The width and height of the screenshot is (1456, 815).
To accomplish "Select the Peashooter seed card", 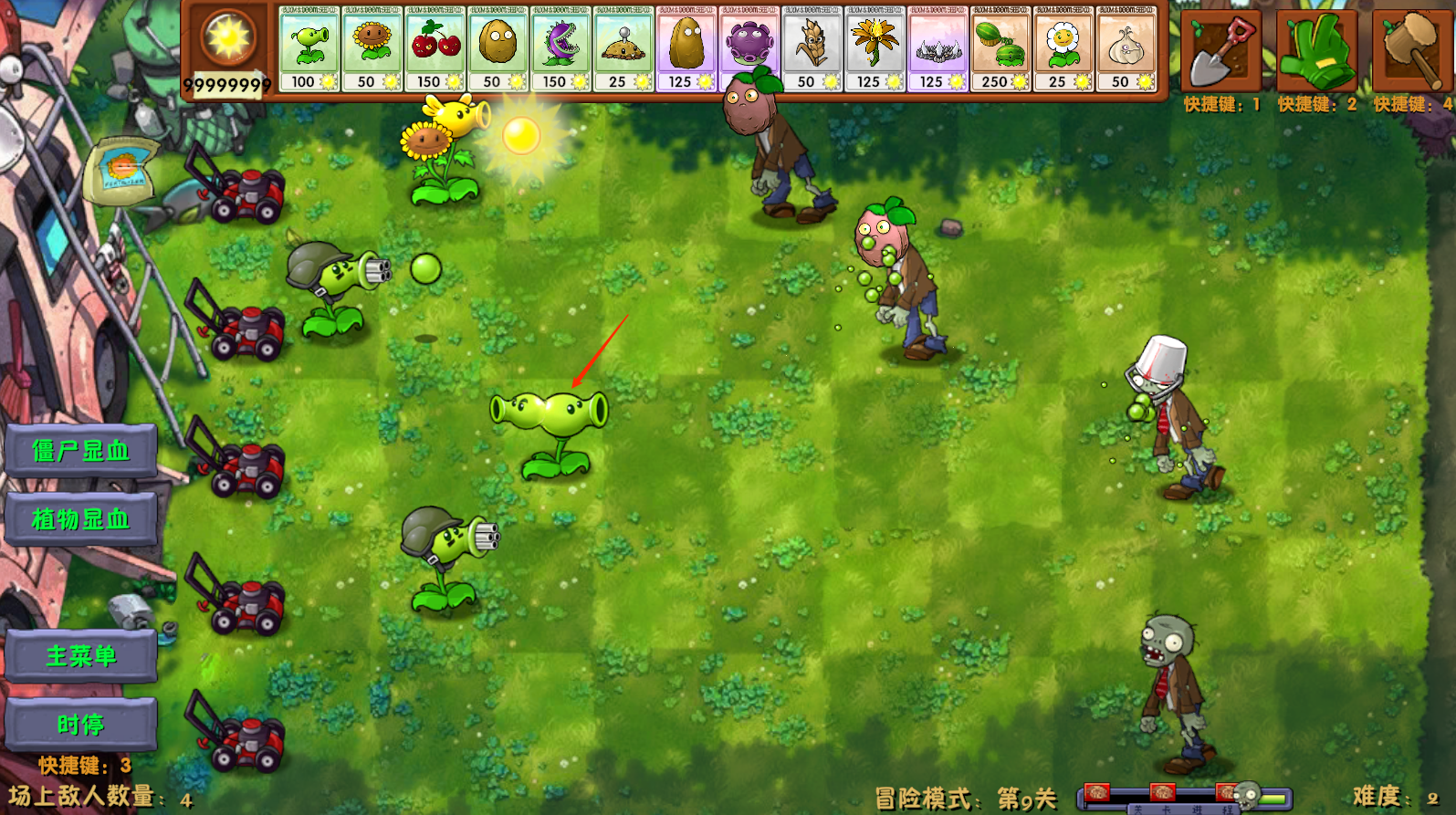I will coord(309,48).
